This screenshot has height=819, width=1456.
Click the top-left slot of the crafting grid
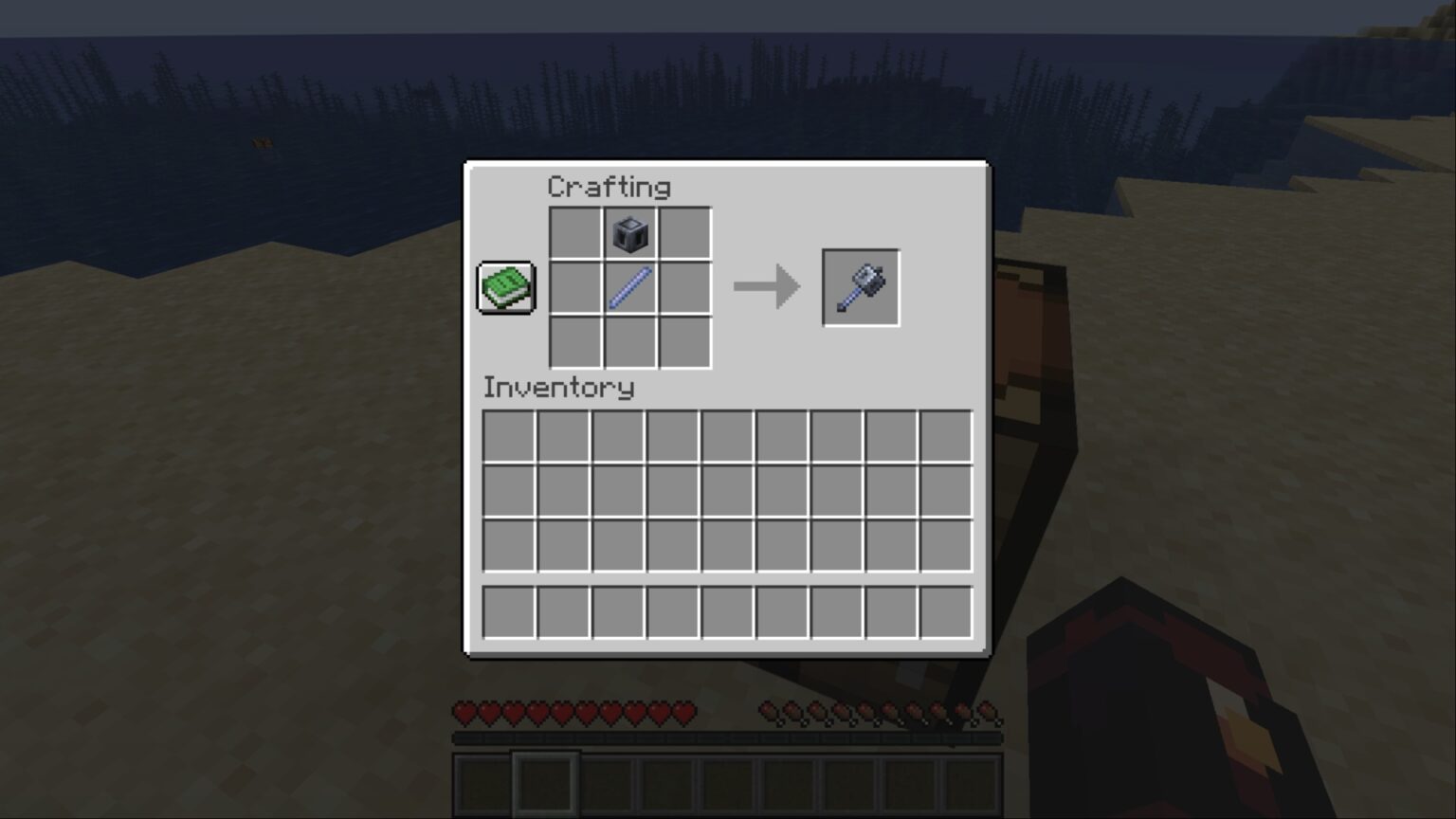(x=573, y=233)
